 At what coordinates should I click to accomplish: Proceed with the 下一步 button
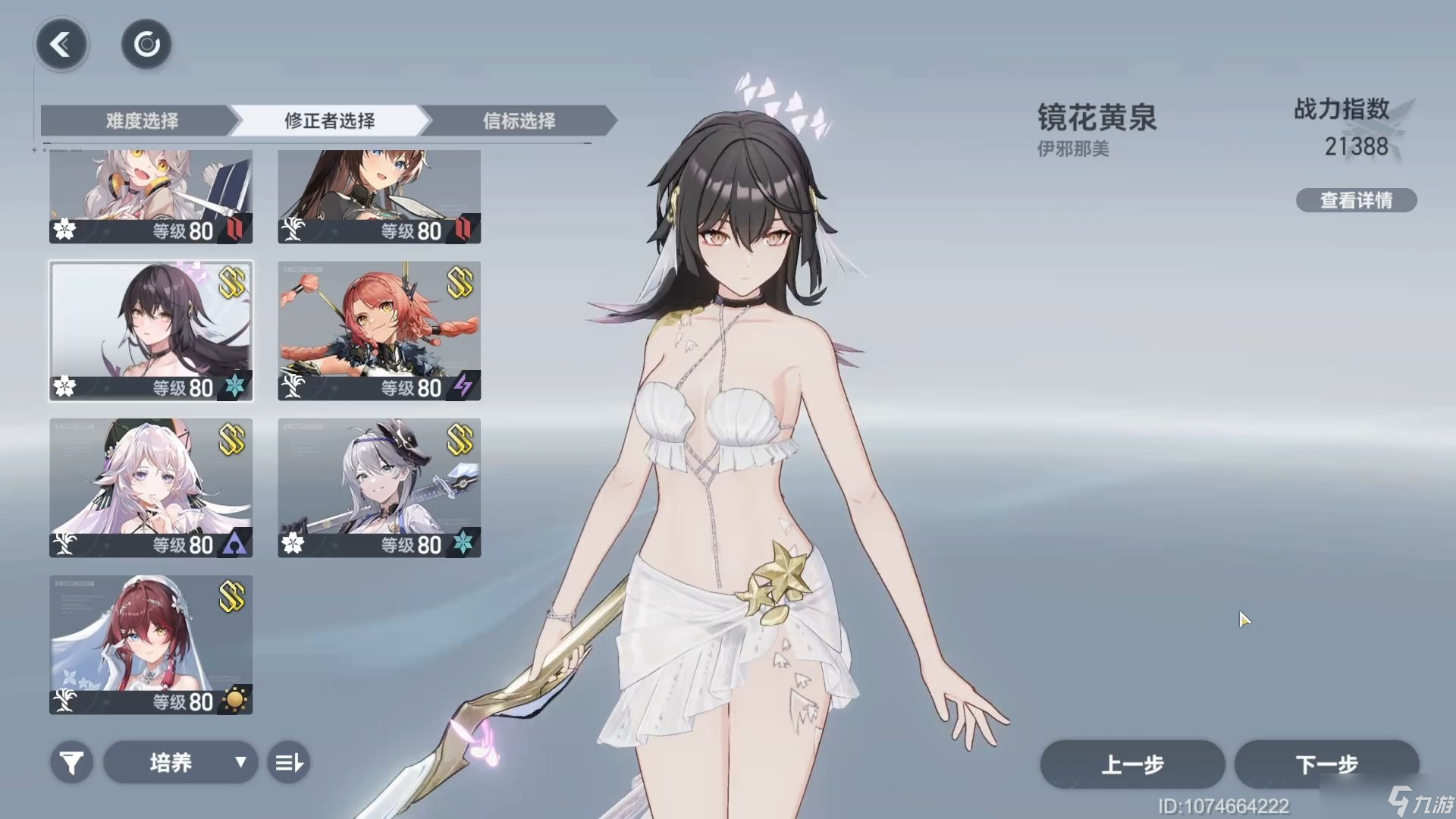[x=1326, y=764]
